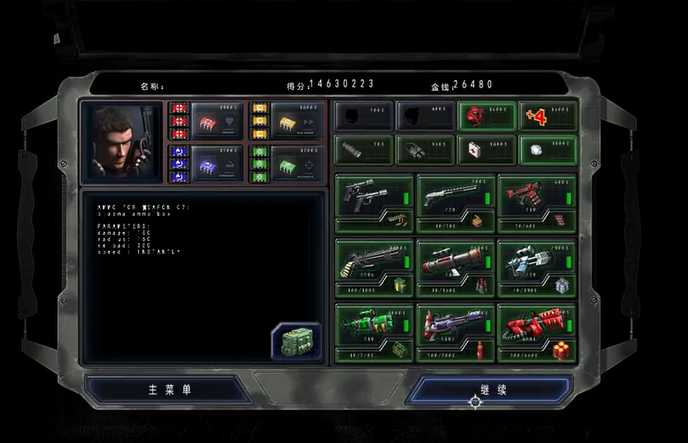Pick the large red heavy gun slot
The image size is (688, 443).
pyautogui.click(x=537, y=332)
